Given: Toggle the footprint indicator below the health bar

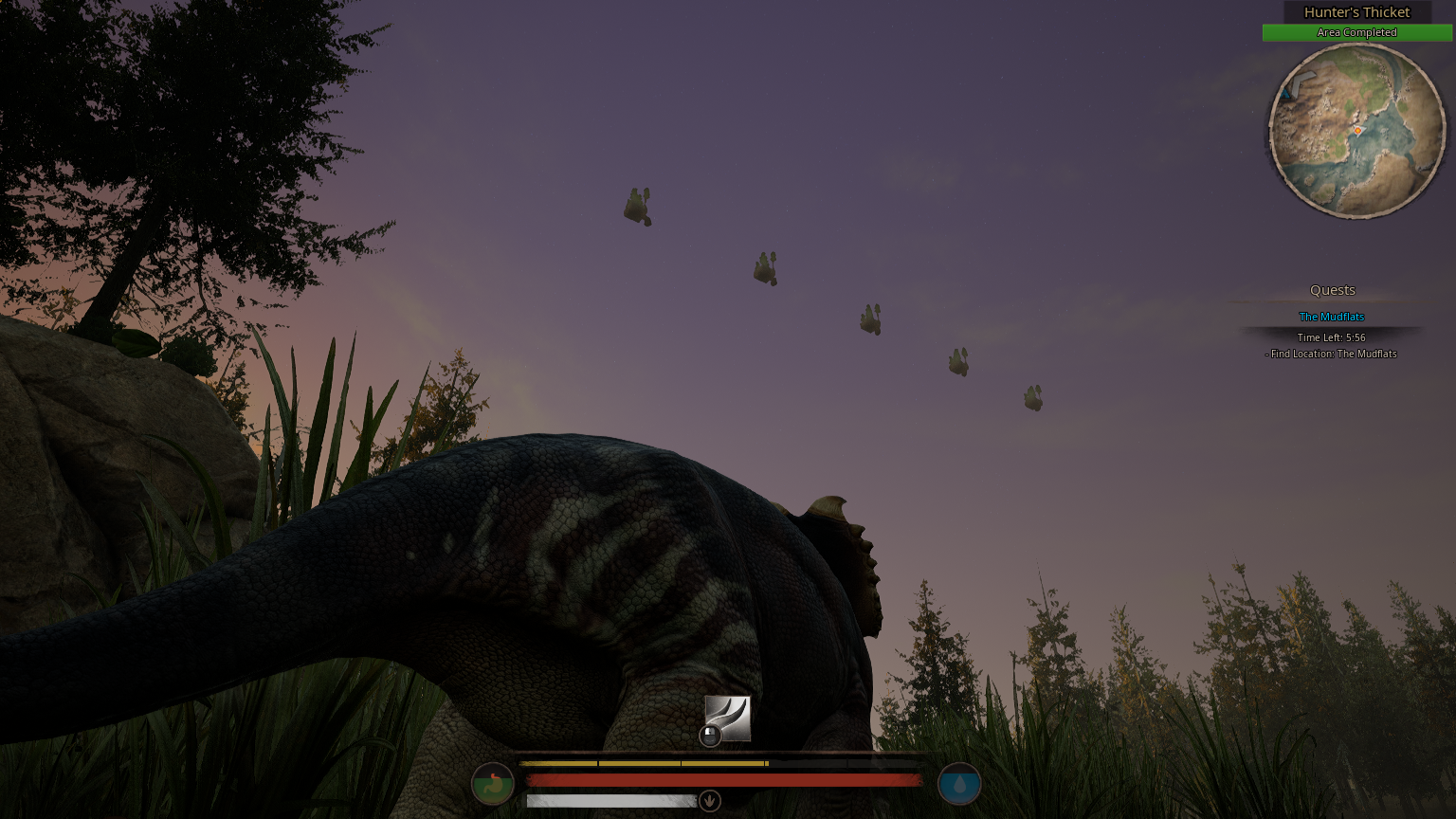Looking at the screenshot, I should (710, 800).
